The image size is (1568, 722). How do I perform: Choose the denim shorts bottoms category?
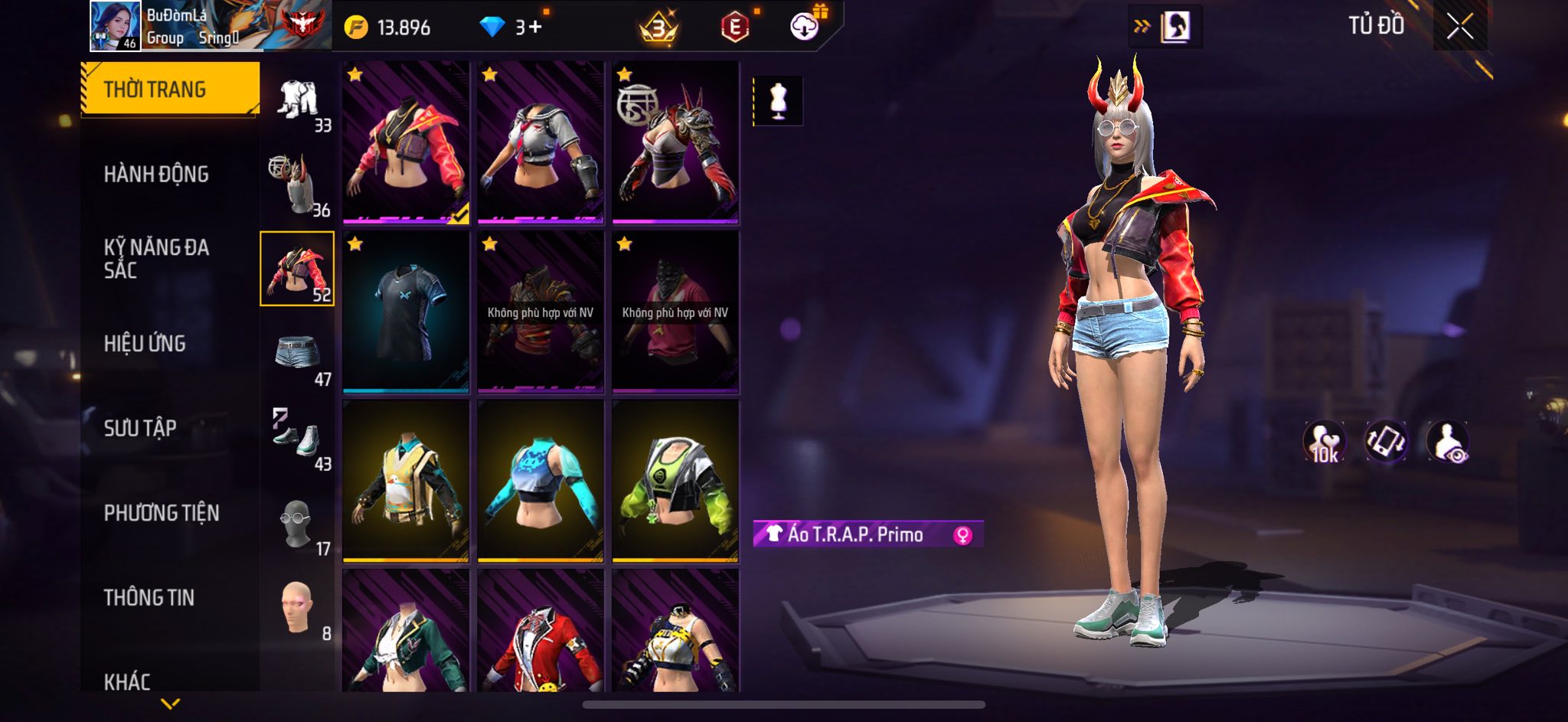[x=298, y=354]
